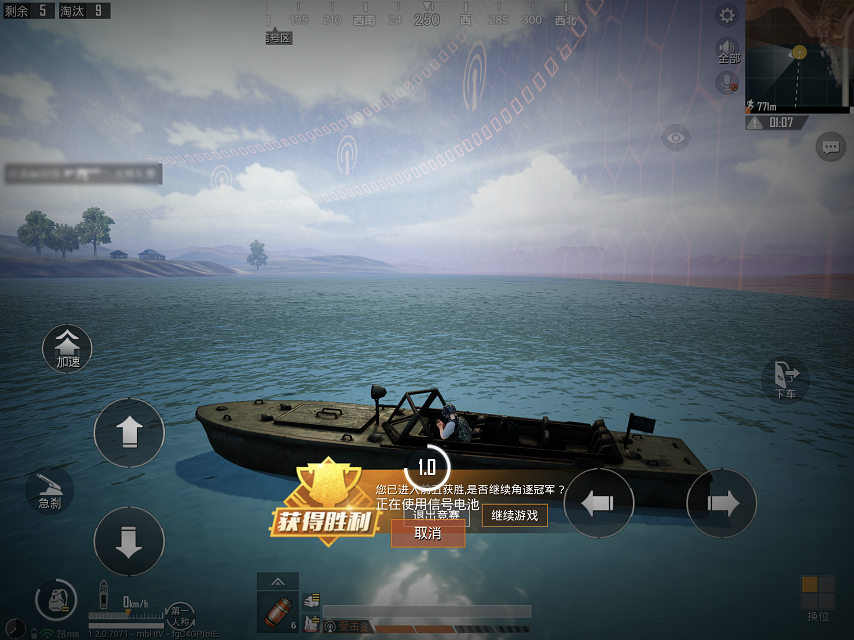The image size is (854, 640).
Task: Steer left with the left-arrow button
Action: click(x=599, y=503)
